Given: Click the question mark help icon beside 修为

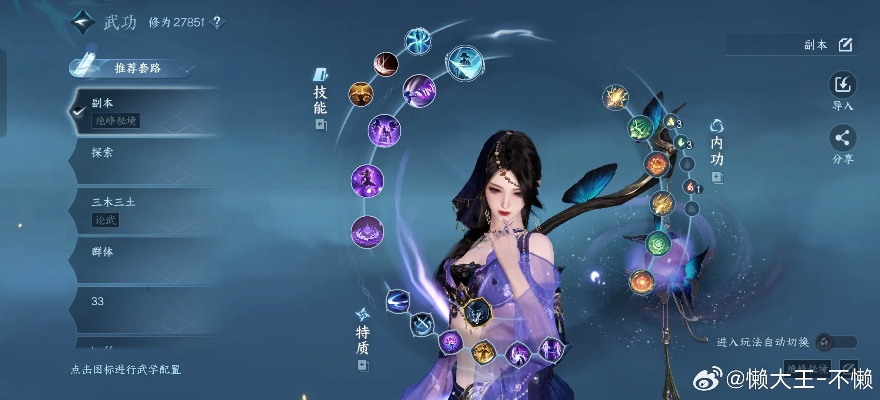Looking at the screenshot, I should [218, 22].
